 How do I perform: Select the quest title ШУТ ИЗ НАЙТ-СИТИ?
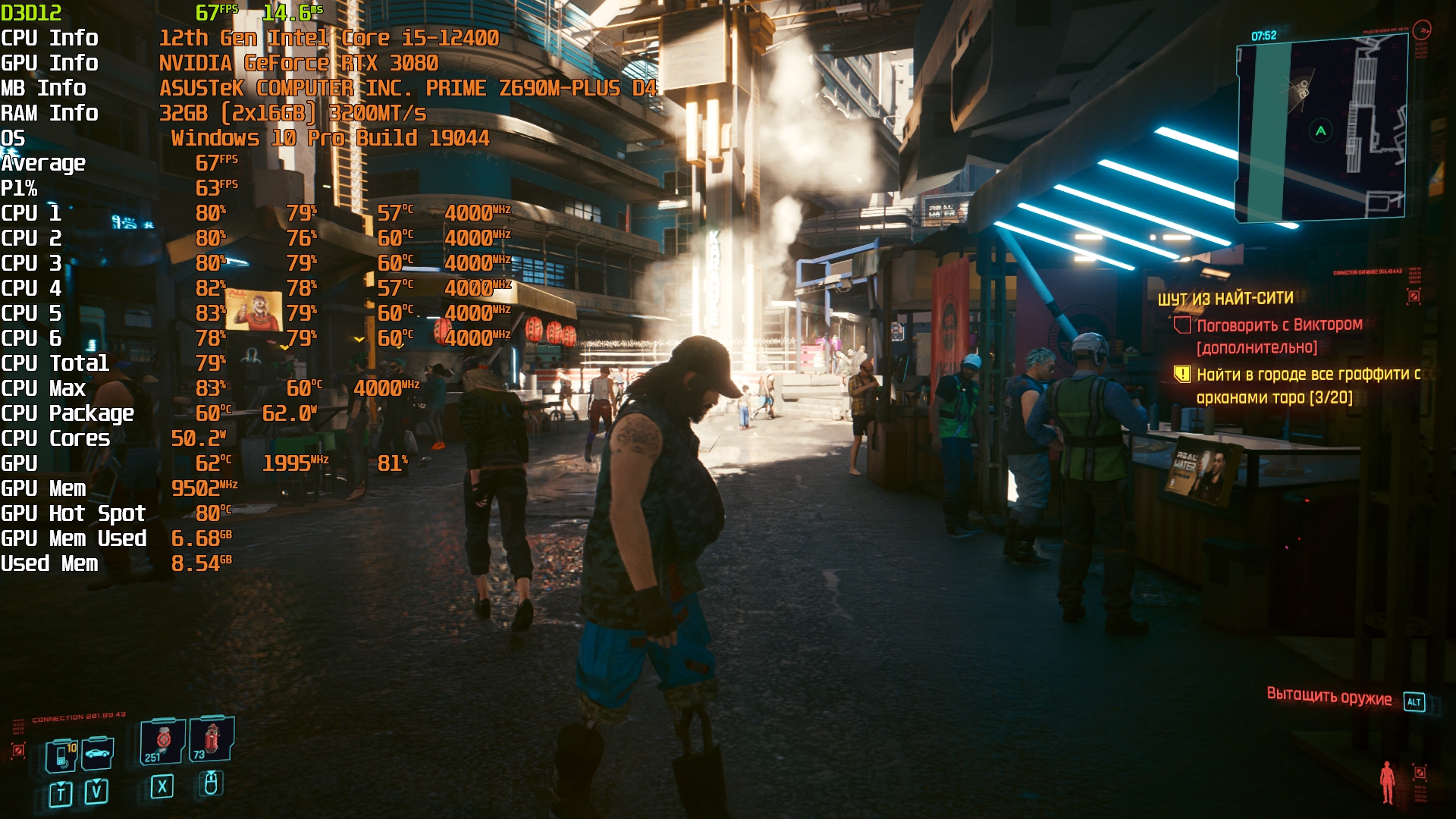click(x=1225, y=299)
